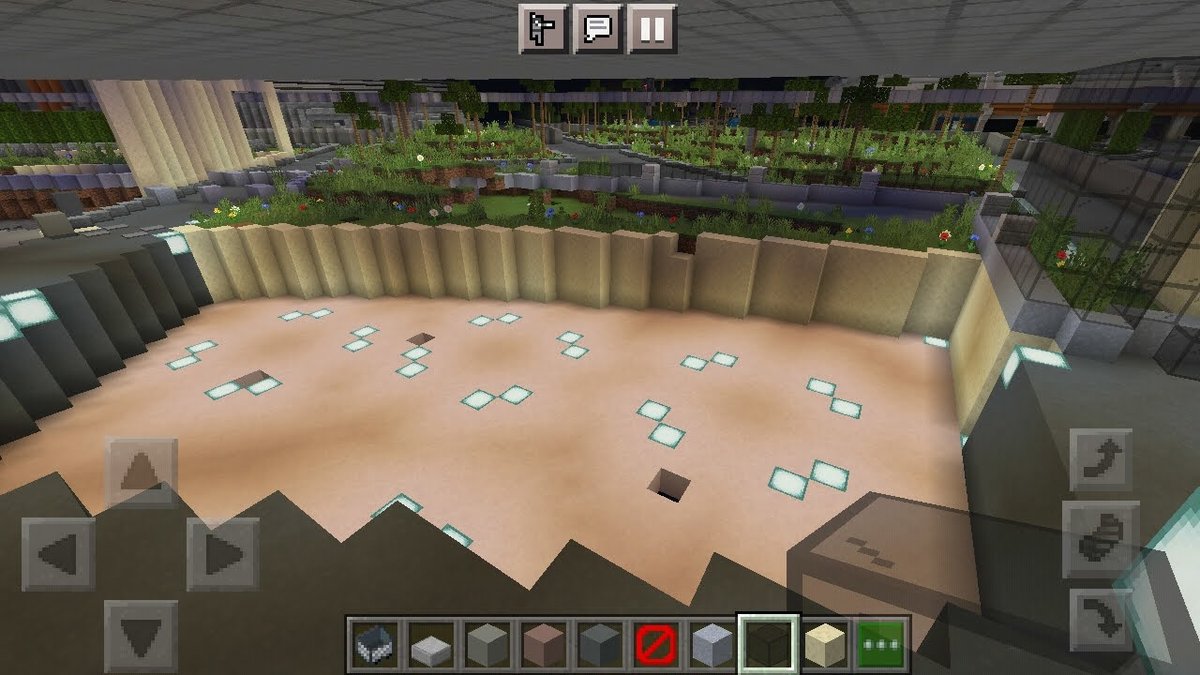Viewport: 1200px width, 675px height.
Task: Choose the pinkish-brown block slot
Action: click(542, 643)
